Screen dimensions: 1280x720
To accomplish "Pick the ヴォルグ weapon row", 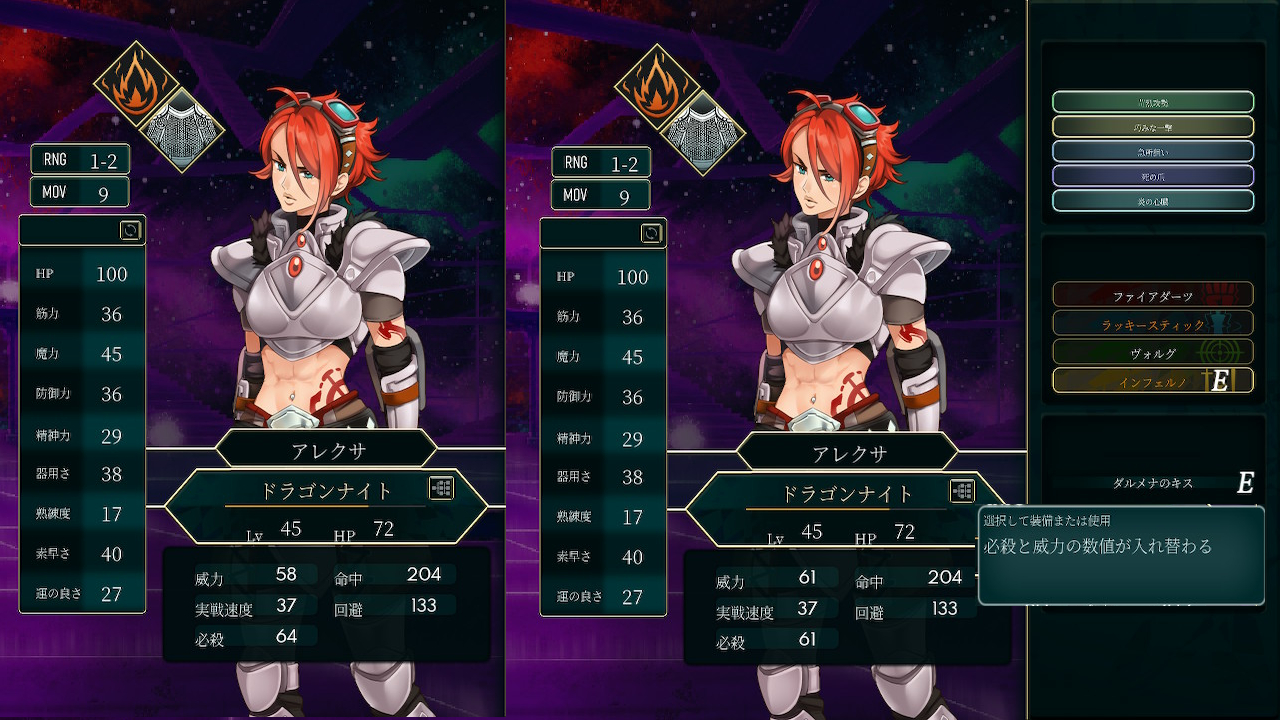I will coord(1152,352).
